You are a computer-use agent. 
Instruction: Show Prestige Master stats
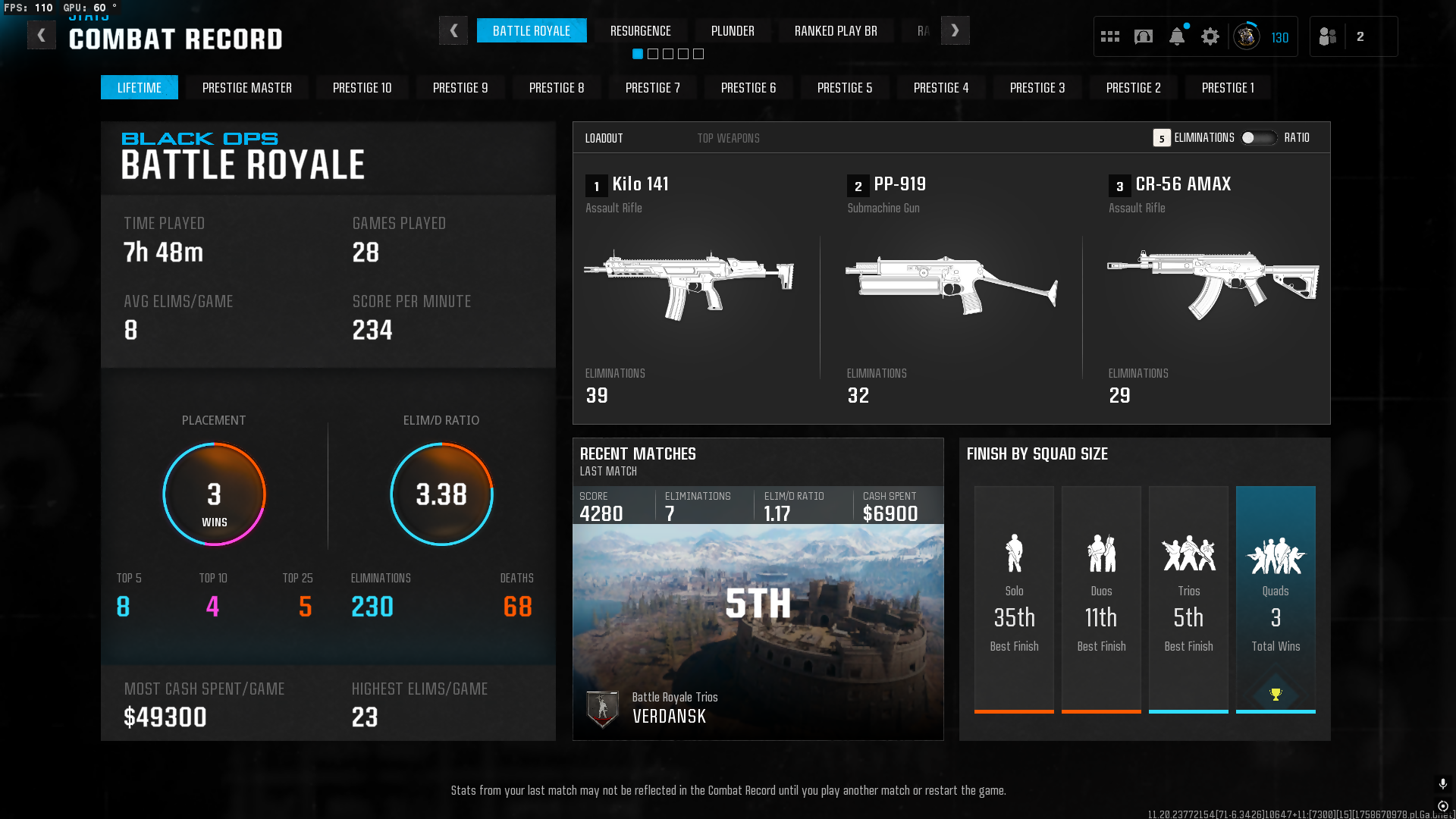(246, 88)
